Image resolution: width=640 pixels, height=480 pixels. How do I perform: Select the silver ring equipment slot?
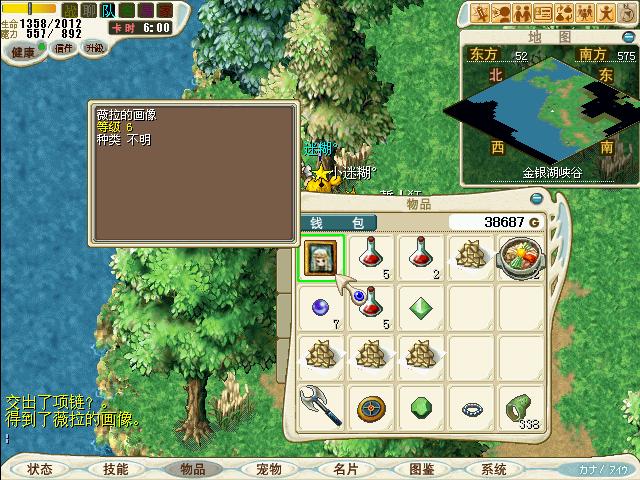469,408
